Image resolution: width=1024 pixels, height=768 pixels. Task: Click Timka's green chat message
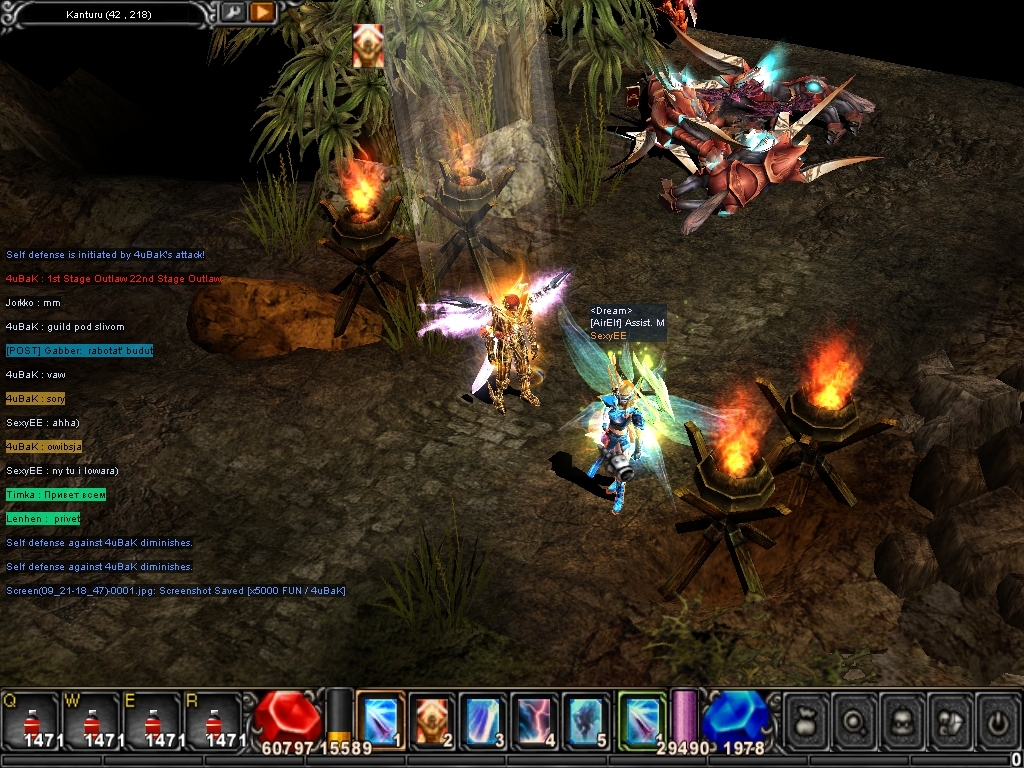(55, 495)
